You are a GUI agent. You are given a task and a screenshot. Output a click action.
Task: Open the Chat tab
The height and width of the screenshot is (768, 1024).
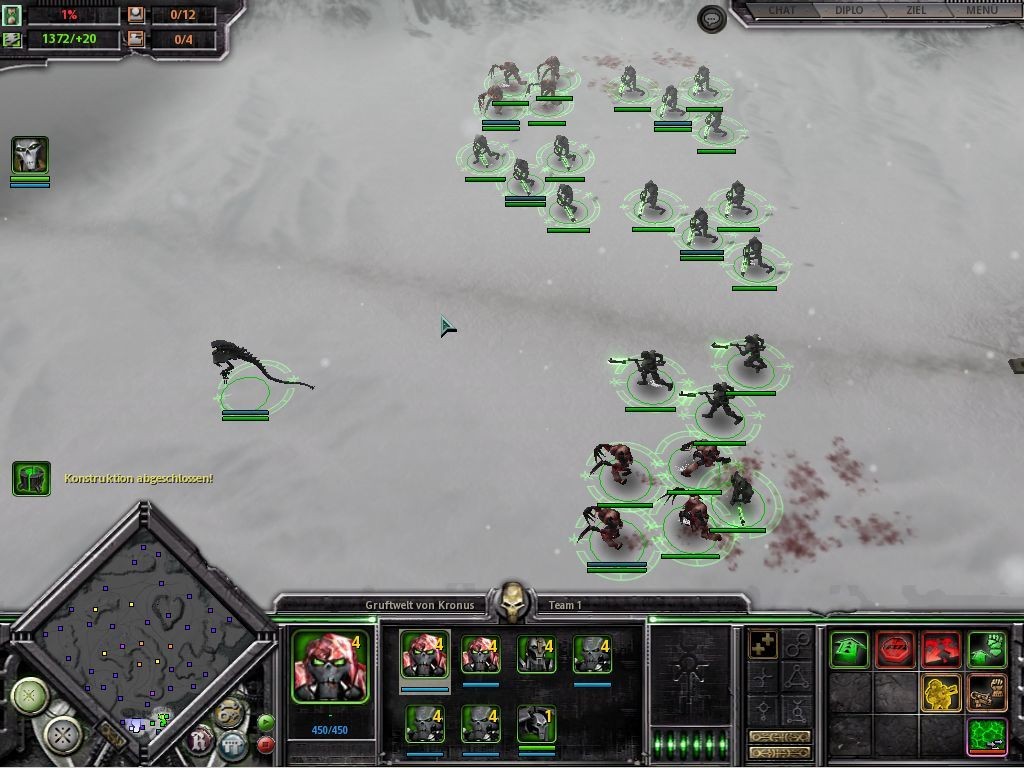[x=781, y=11]
